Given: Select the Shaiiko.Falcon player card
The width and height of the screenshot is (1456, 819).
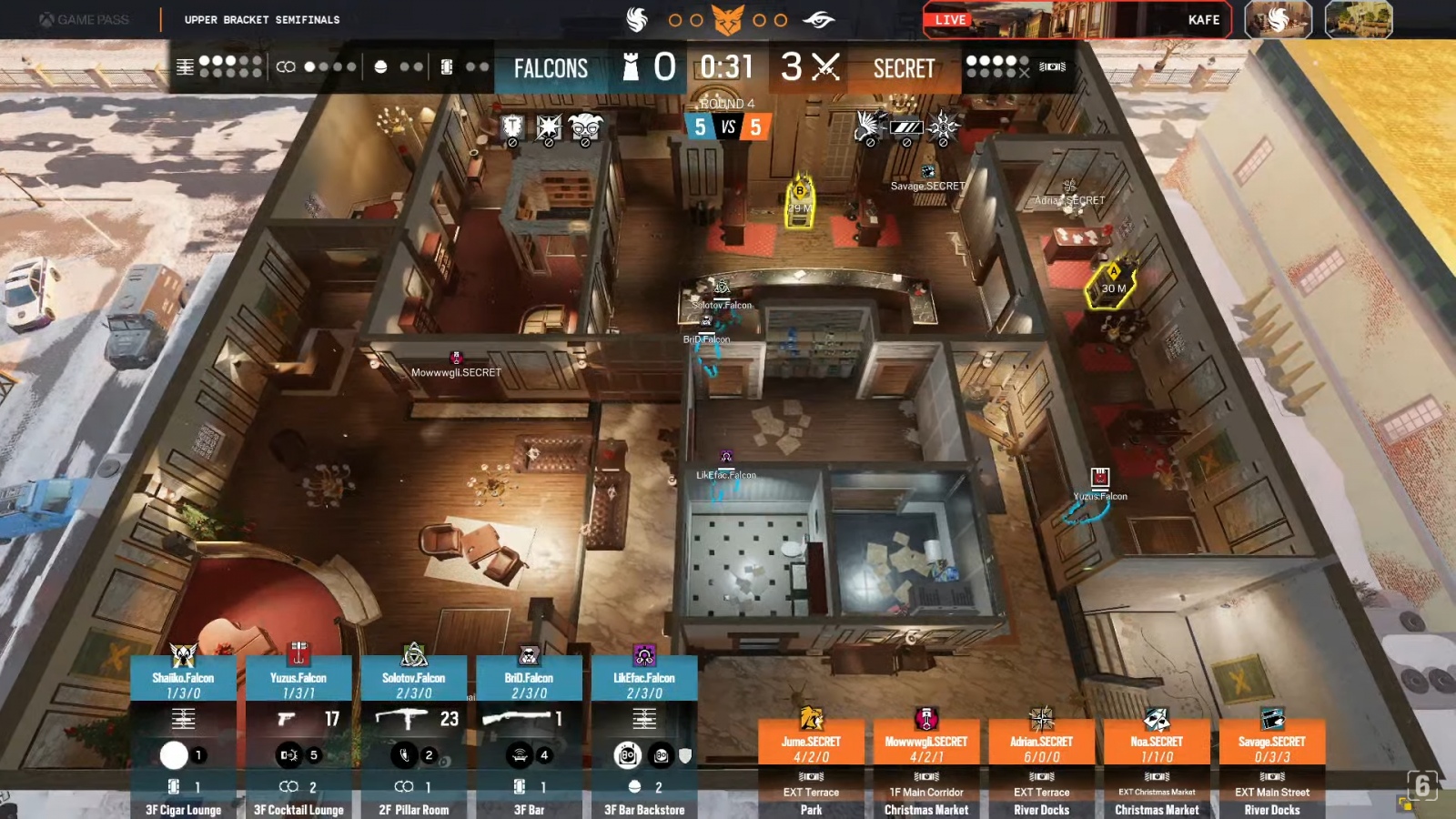Looking at the screenshot, I should pos(183,684).
